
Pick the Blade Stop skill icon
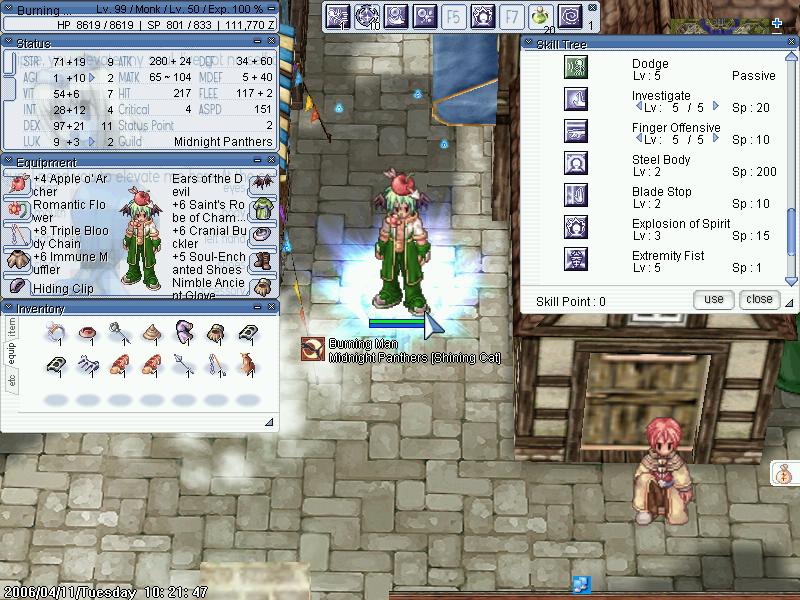click(x=576, y=195)
